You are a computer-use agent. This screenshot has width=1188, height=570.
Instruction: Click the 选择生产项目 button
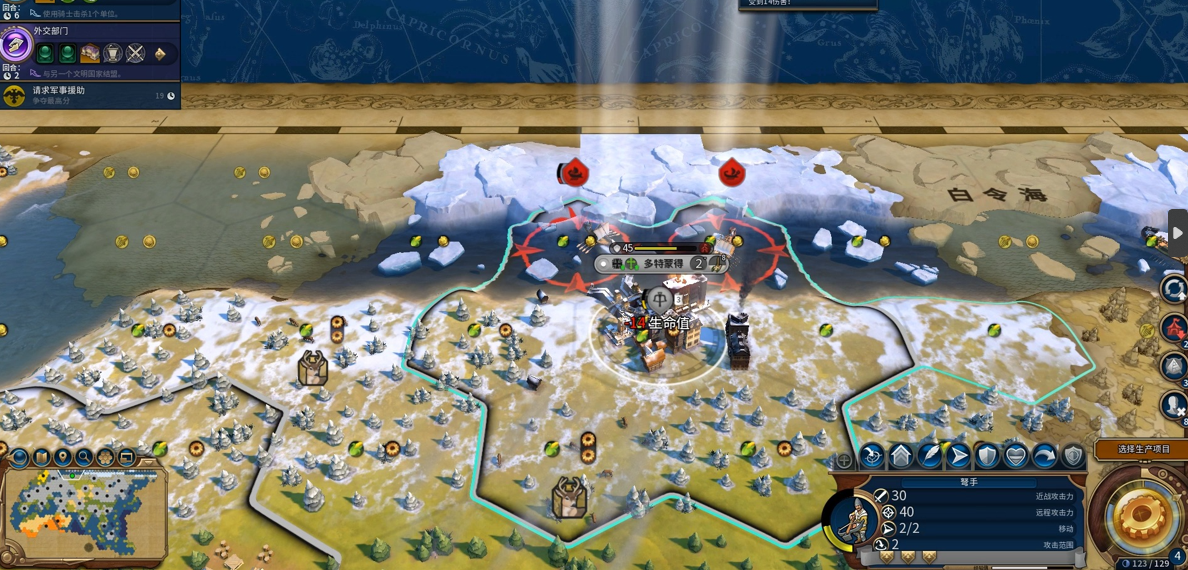pyautogui.click(x=1143, y=449)
